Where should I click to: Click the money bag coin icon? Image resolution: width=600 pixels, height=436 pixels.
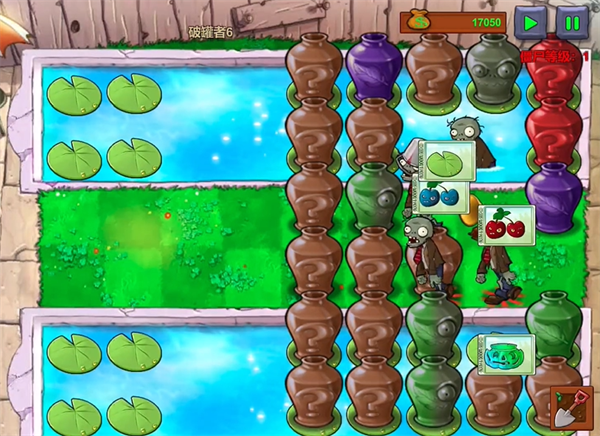tap(416, 21)
